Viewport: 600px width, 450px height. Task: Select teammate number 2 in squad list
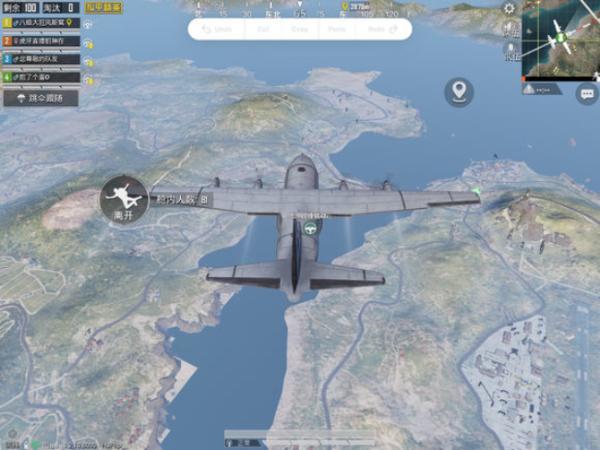click(x=40, y=42)
